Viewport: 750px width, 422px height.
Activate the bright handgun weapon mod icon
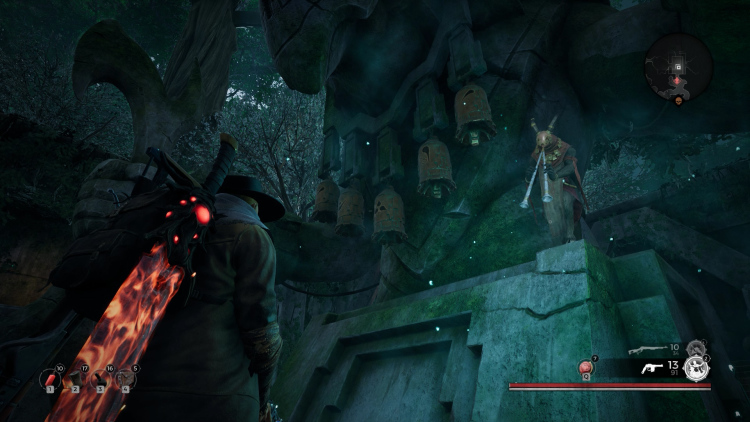pyautogui.click(x=697, y=369)
